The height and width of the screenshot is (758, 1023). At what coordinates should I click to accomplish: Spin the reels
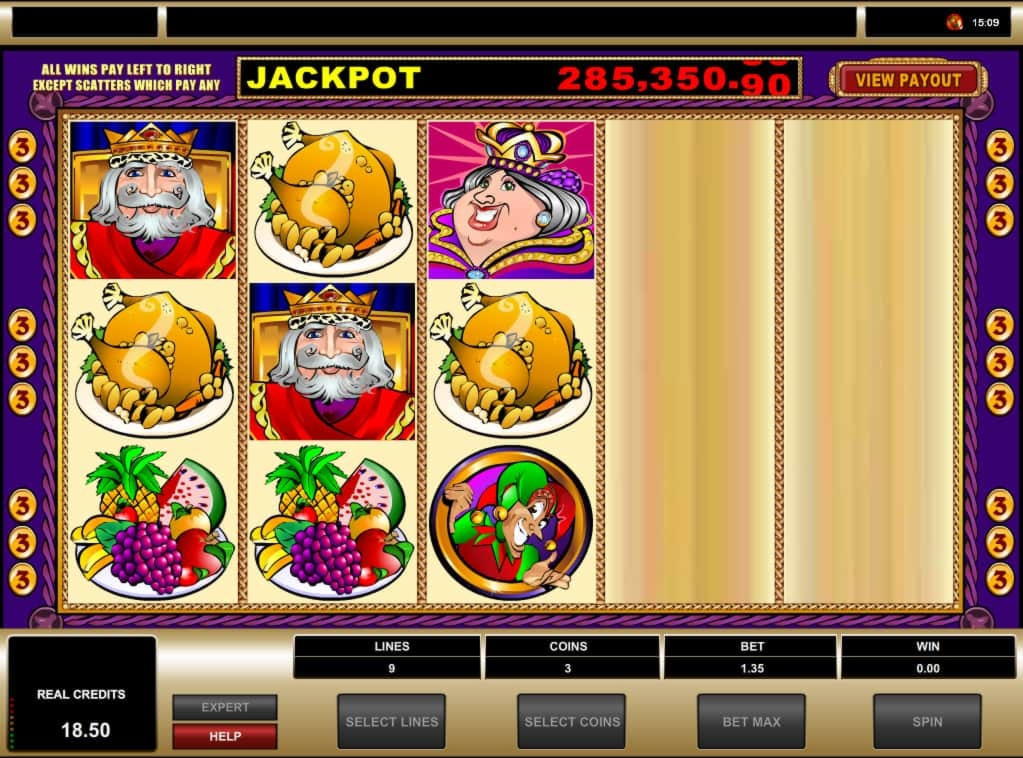(927, 721)
